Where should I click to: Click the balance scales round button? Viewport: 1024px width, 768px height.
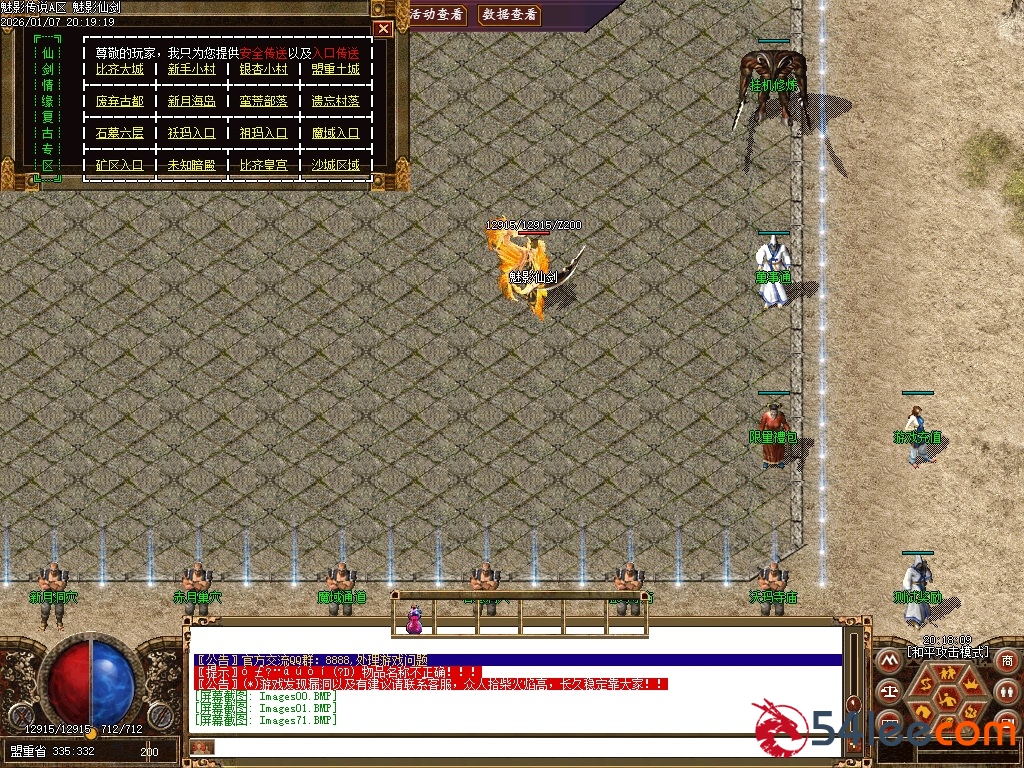[x=889, y=690]
